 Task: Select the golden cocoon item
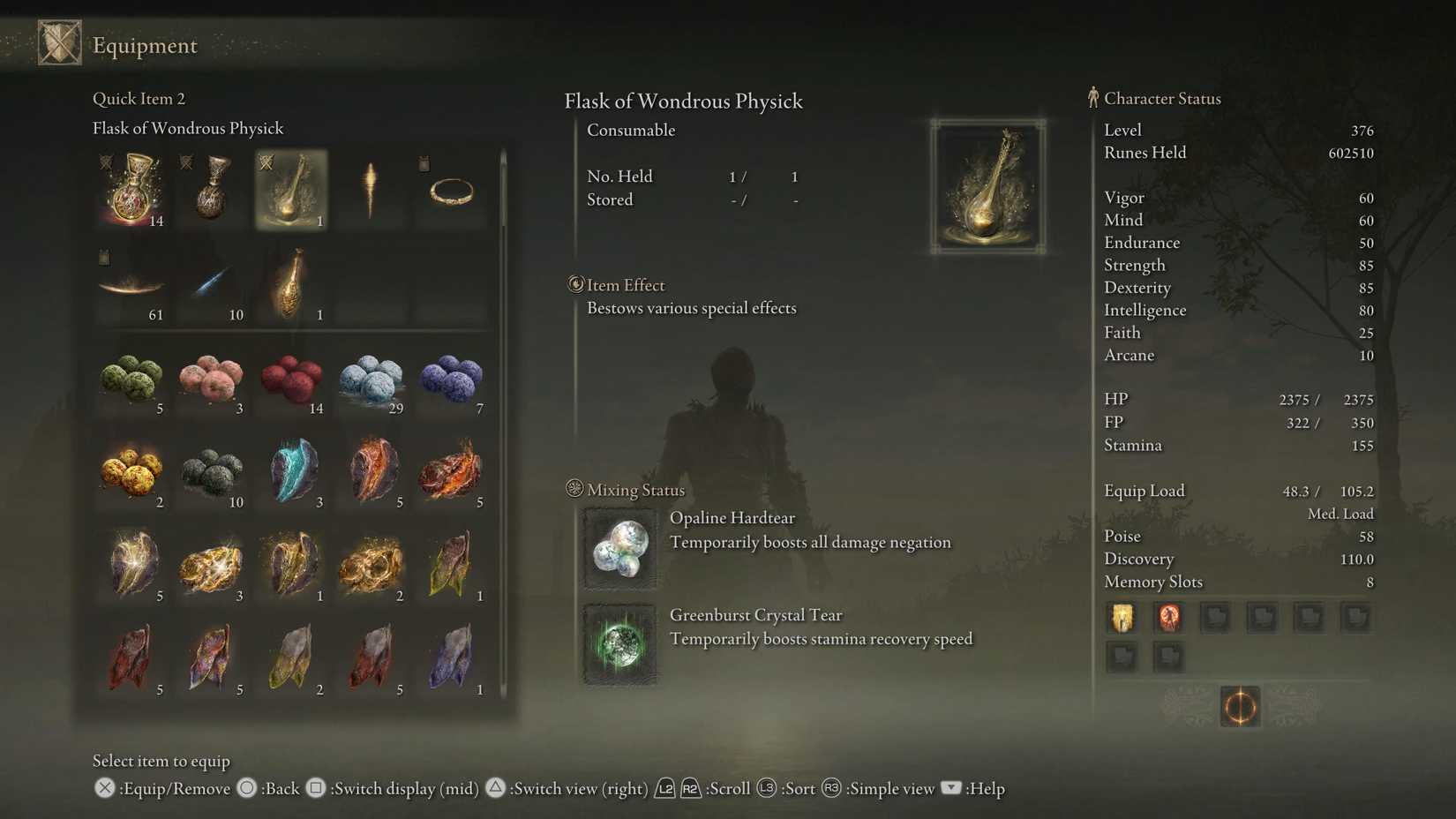291,282
